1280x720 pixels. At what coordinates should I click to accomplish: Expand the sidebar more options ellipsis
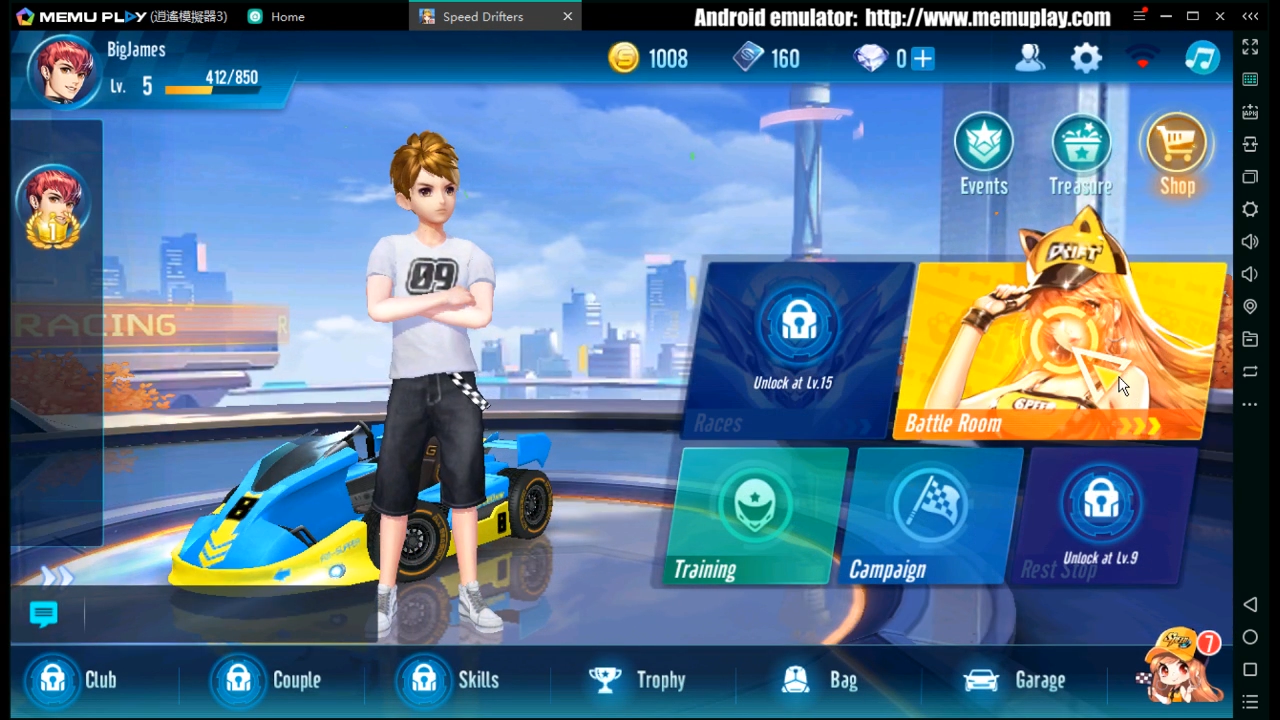[1249, 403]
